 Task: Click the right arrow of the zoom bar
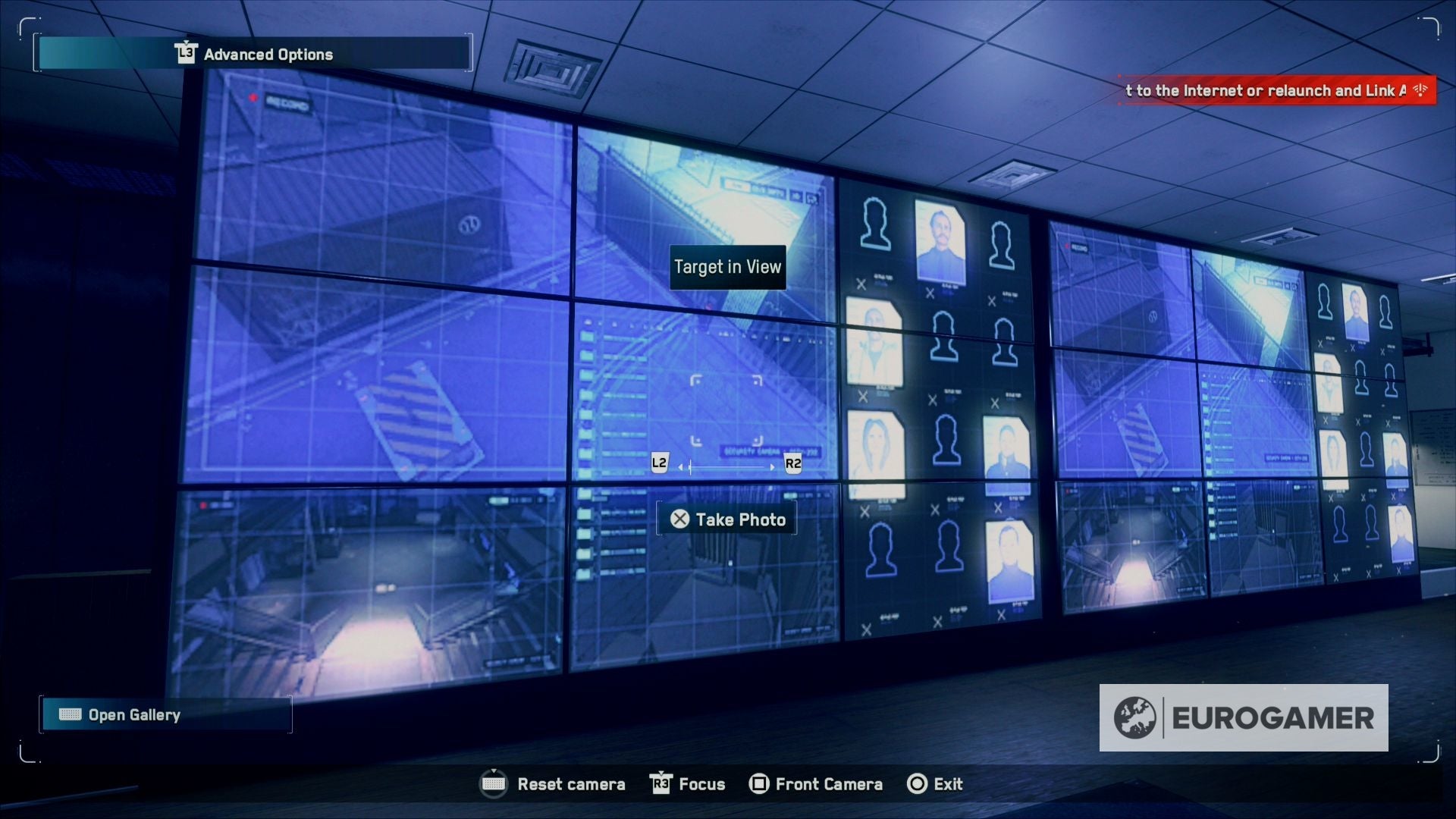pos(773,467)
